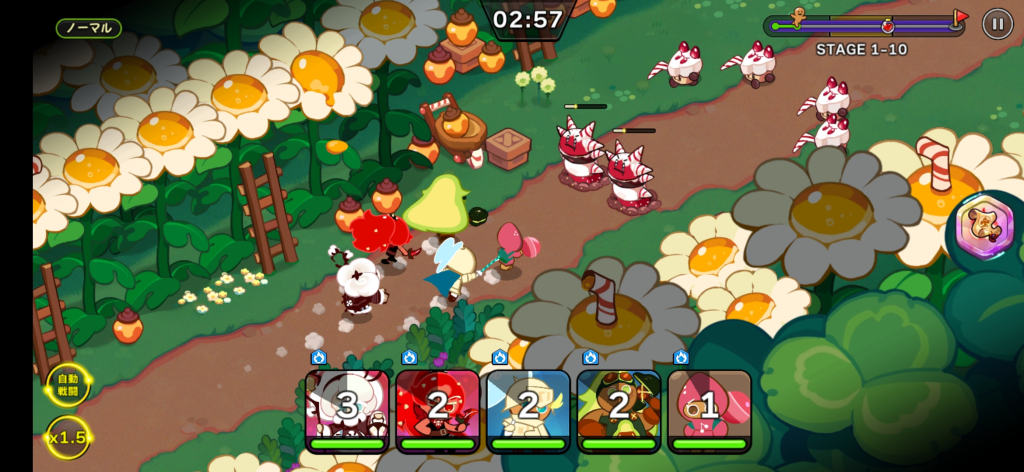This screenshot has height=472, width=1024.
Task: Pause the battle
Action: coord(997,23)
